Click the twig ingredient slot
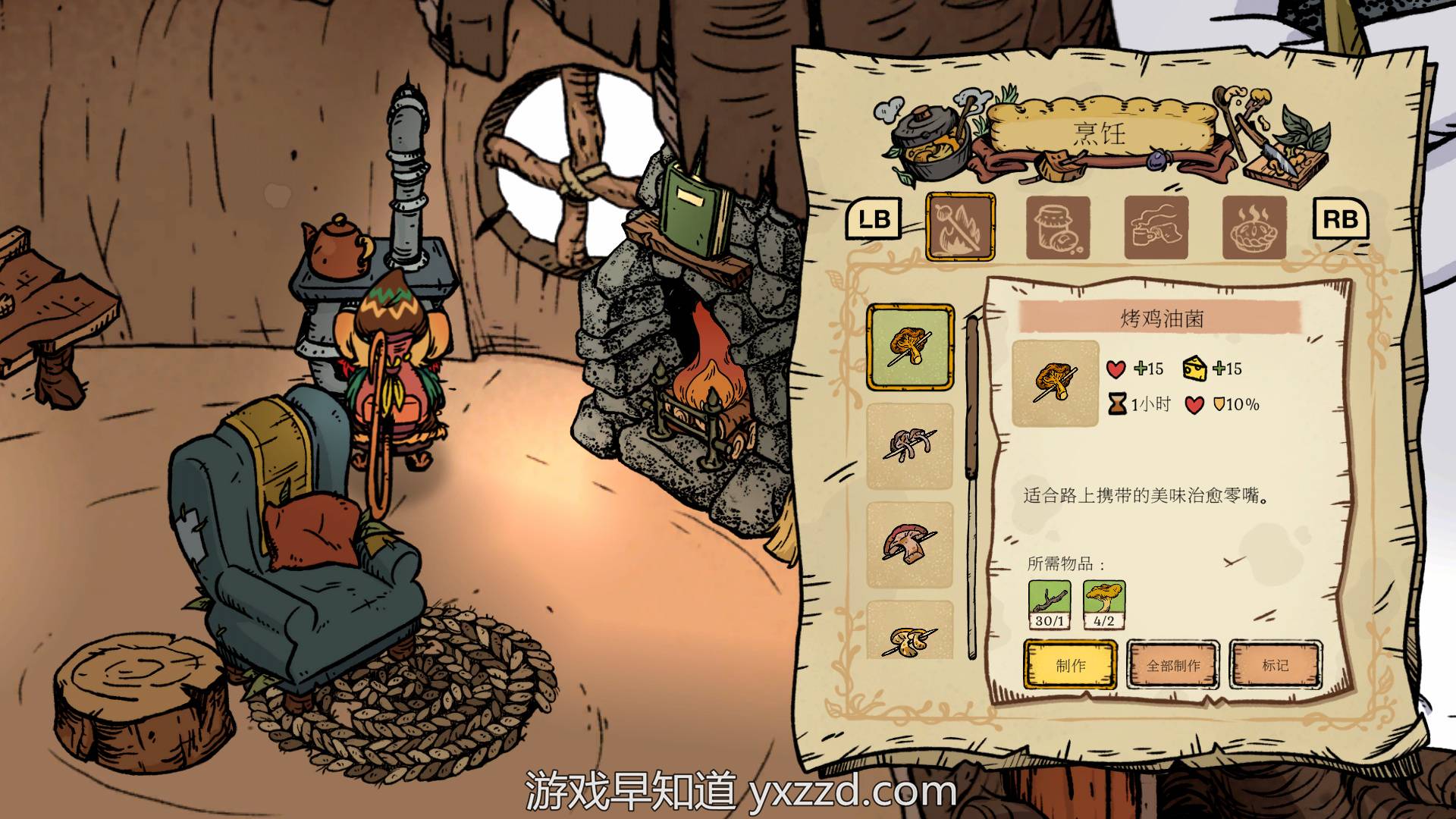The height and width of the screenshot is (819, 1456). coord(1050,604)
